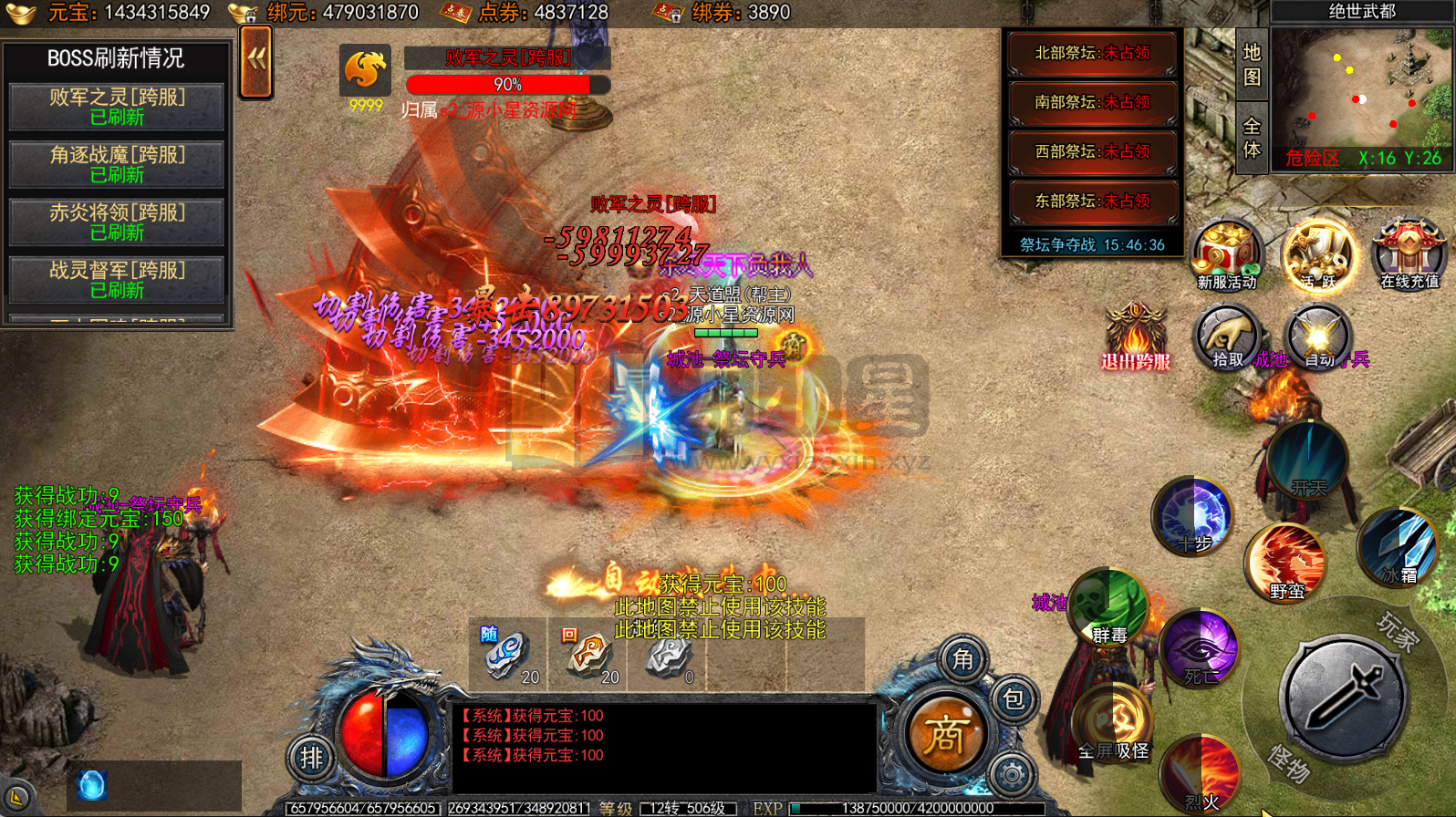
Task: Switch to the 全体 tab
Action: (x=1252, y=138)
